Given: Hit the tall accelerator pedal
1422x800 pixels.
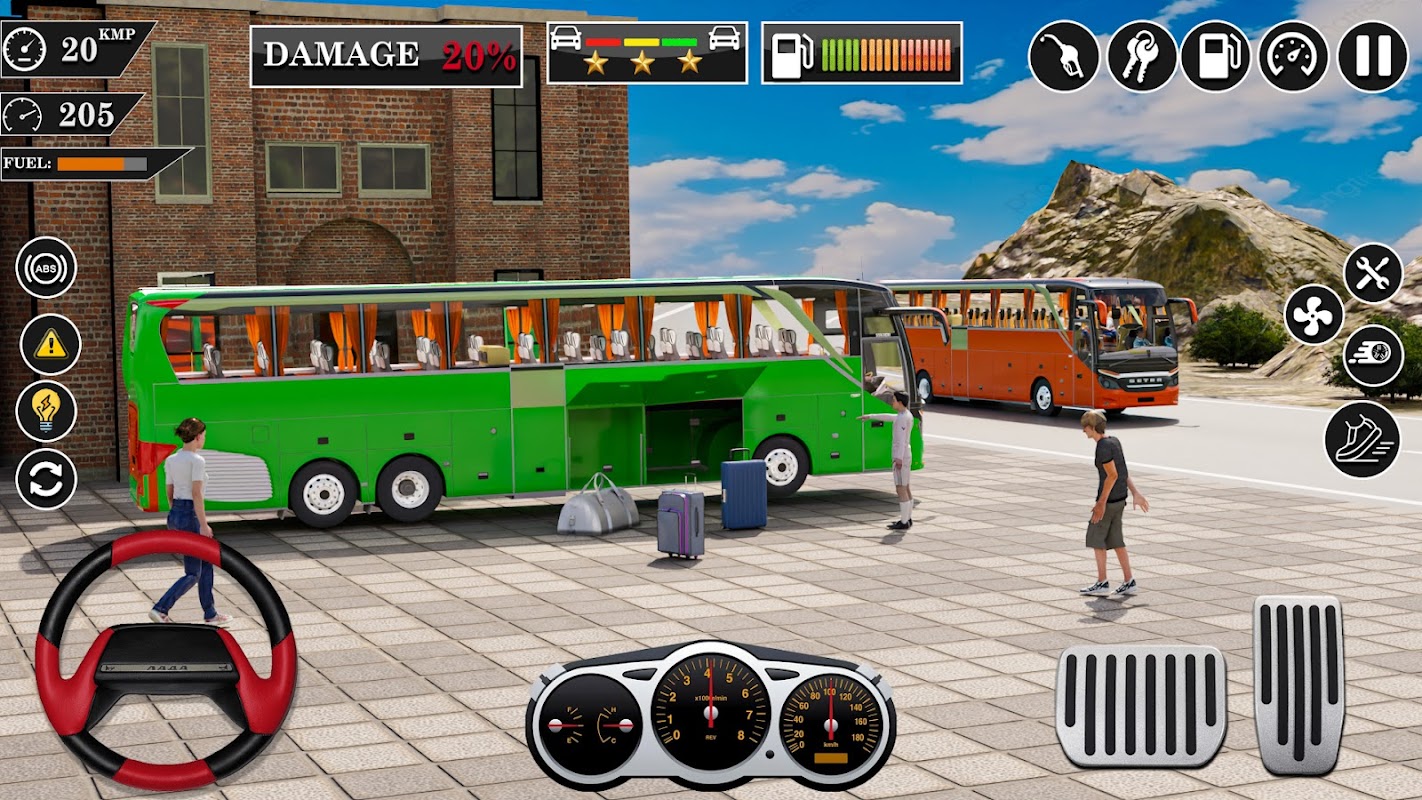Looking at the screenshot, I should click(1298, 685).
